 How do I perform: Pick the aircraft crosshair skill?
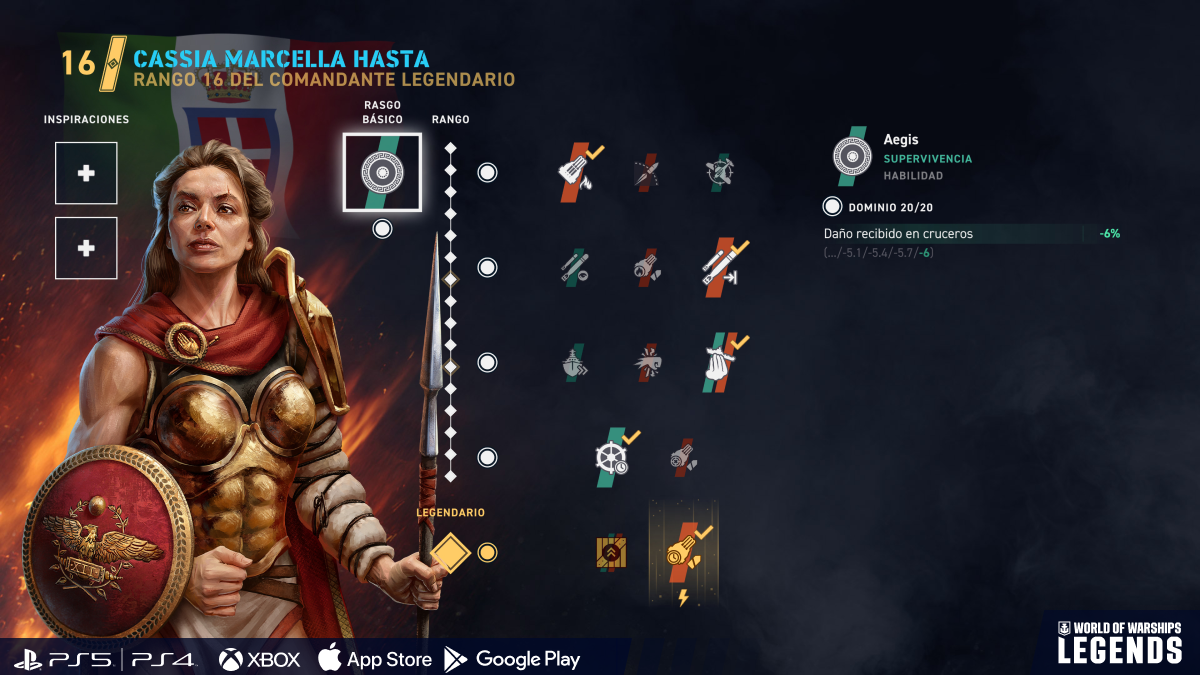(x=720, y=172)
